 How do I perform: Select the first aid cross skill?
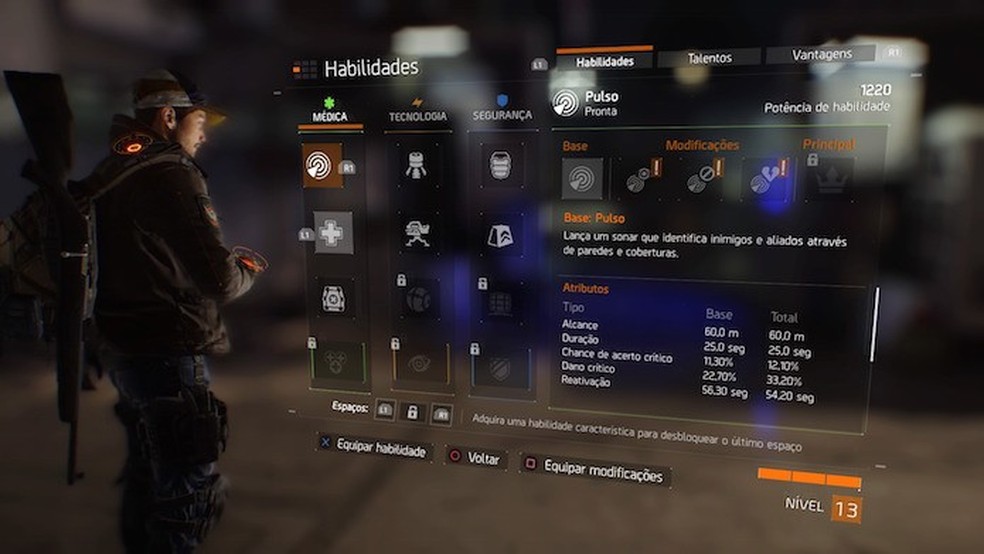(x=332, y=233)
